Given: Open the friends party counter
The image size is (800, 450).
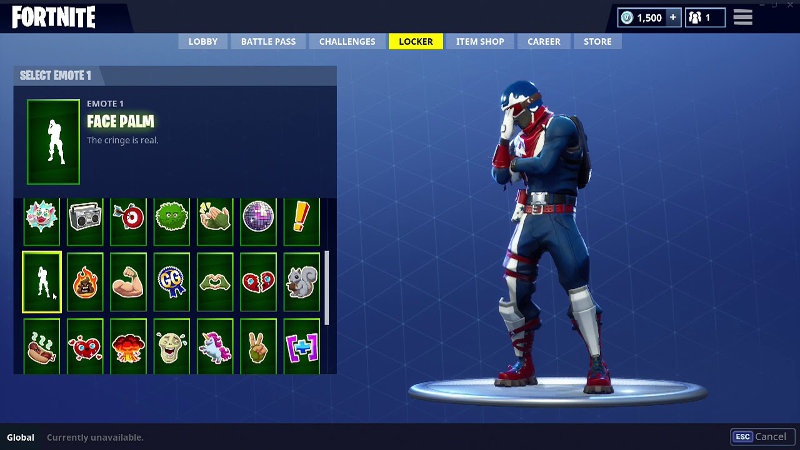Looking at the screenshot, I should click(x=706, y=18).
